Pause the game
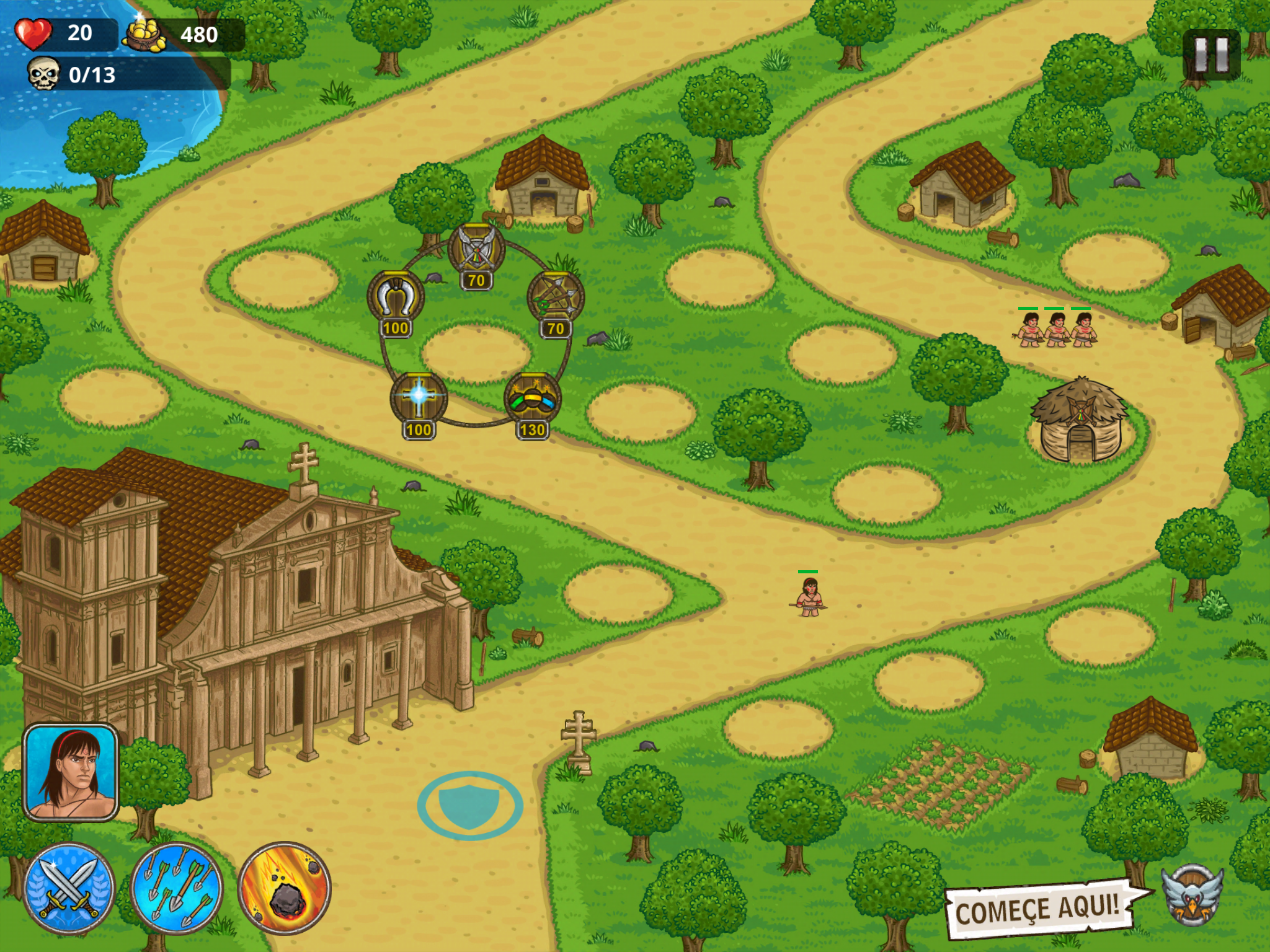This screenshot has height=952, width=1270. [x=1210, y=55]
